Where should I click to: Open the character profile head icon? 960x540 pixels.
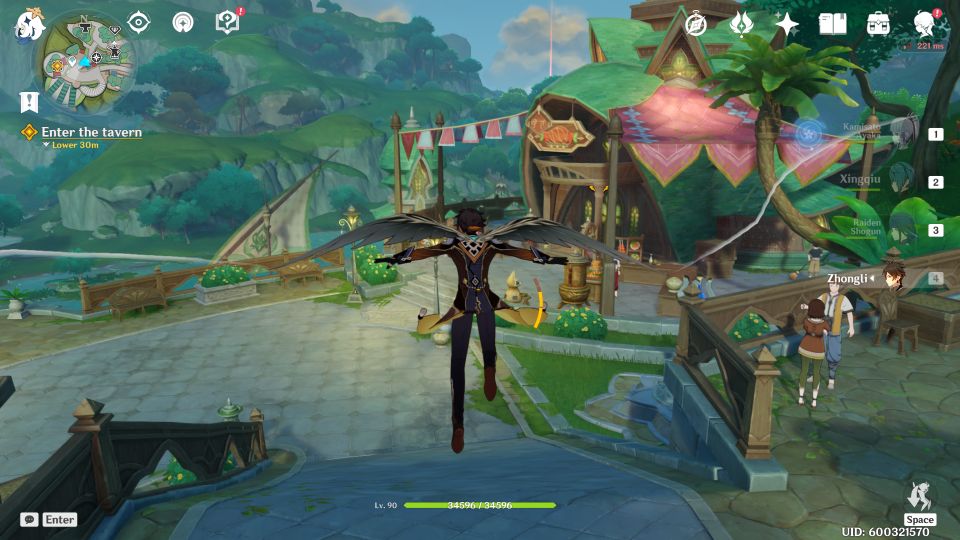(925, 24)
